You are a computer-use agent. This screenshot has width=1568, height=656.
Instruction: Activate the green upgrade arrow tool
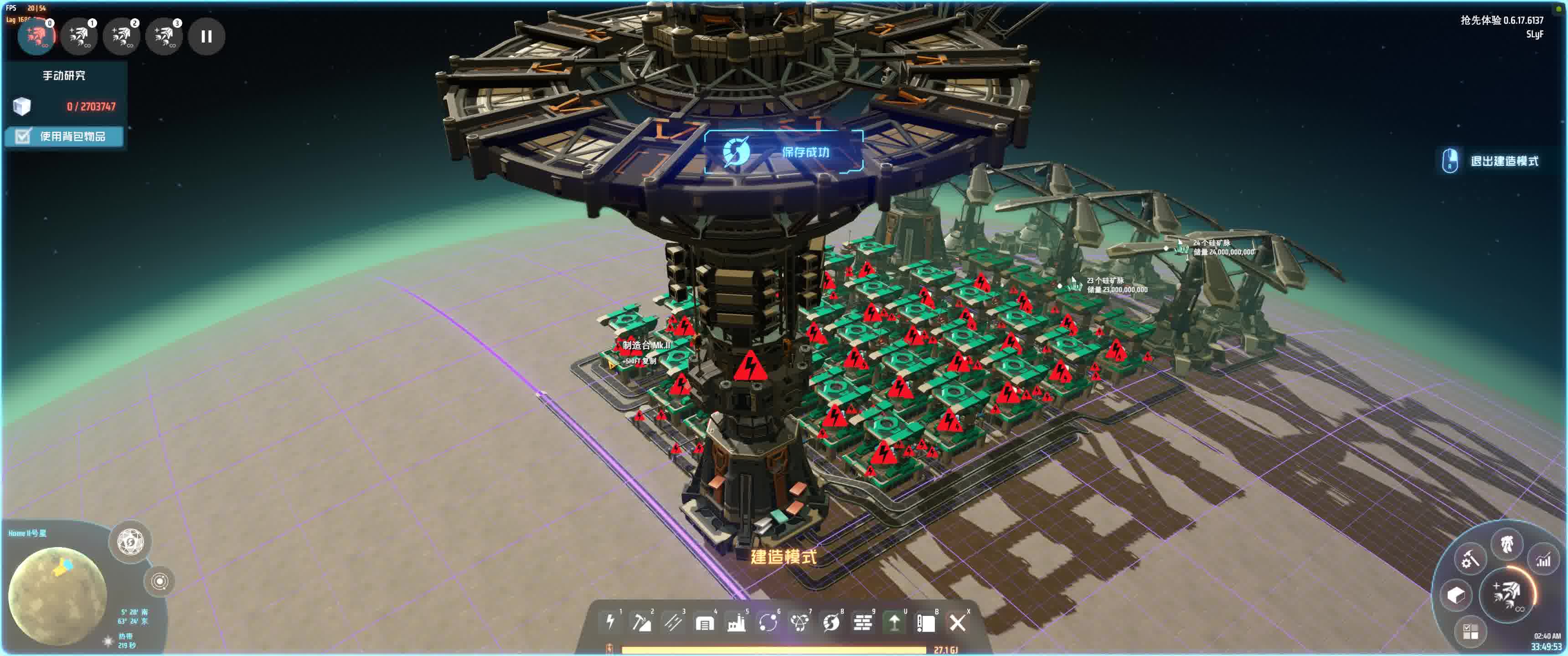coord(894,623)
